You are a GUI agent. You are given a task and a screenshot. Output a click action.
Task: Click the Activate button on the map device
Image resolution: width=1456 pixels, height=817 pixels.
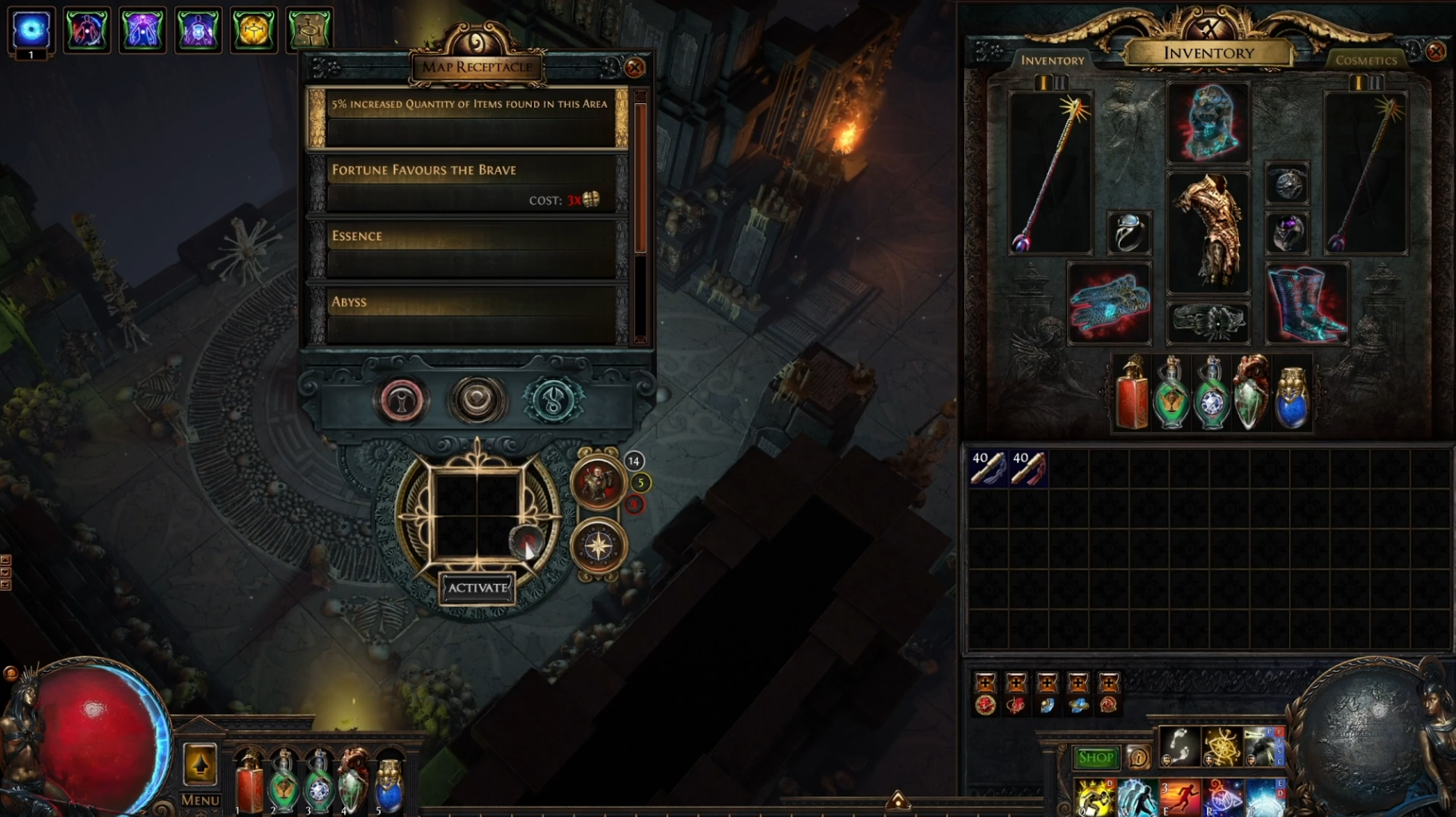(x=477, y=588)
